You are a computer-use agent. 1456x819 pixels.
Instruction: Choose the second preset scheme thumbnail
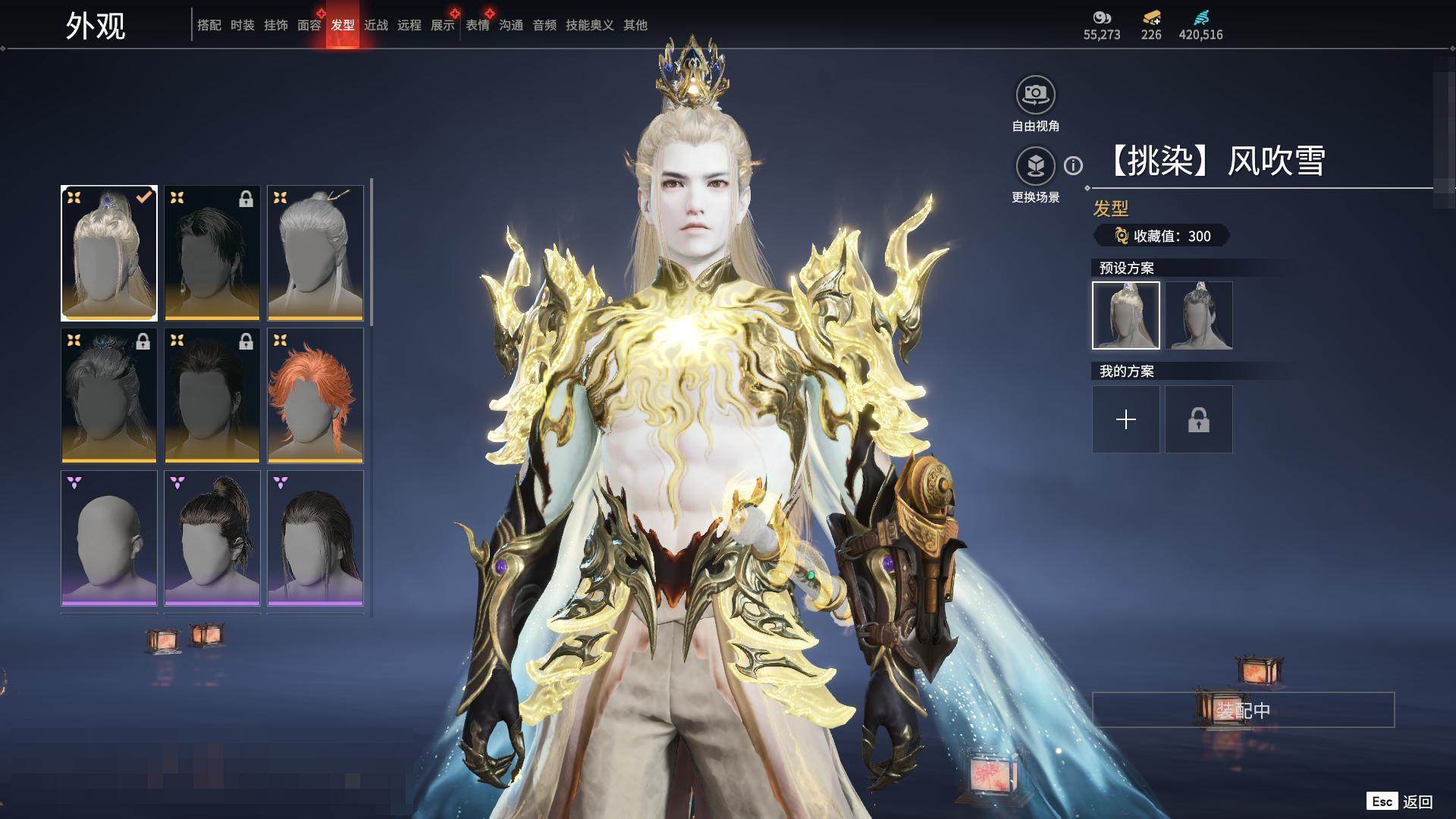pos(1199,315)
